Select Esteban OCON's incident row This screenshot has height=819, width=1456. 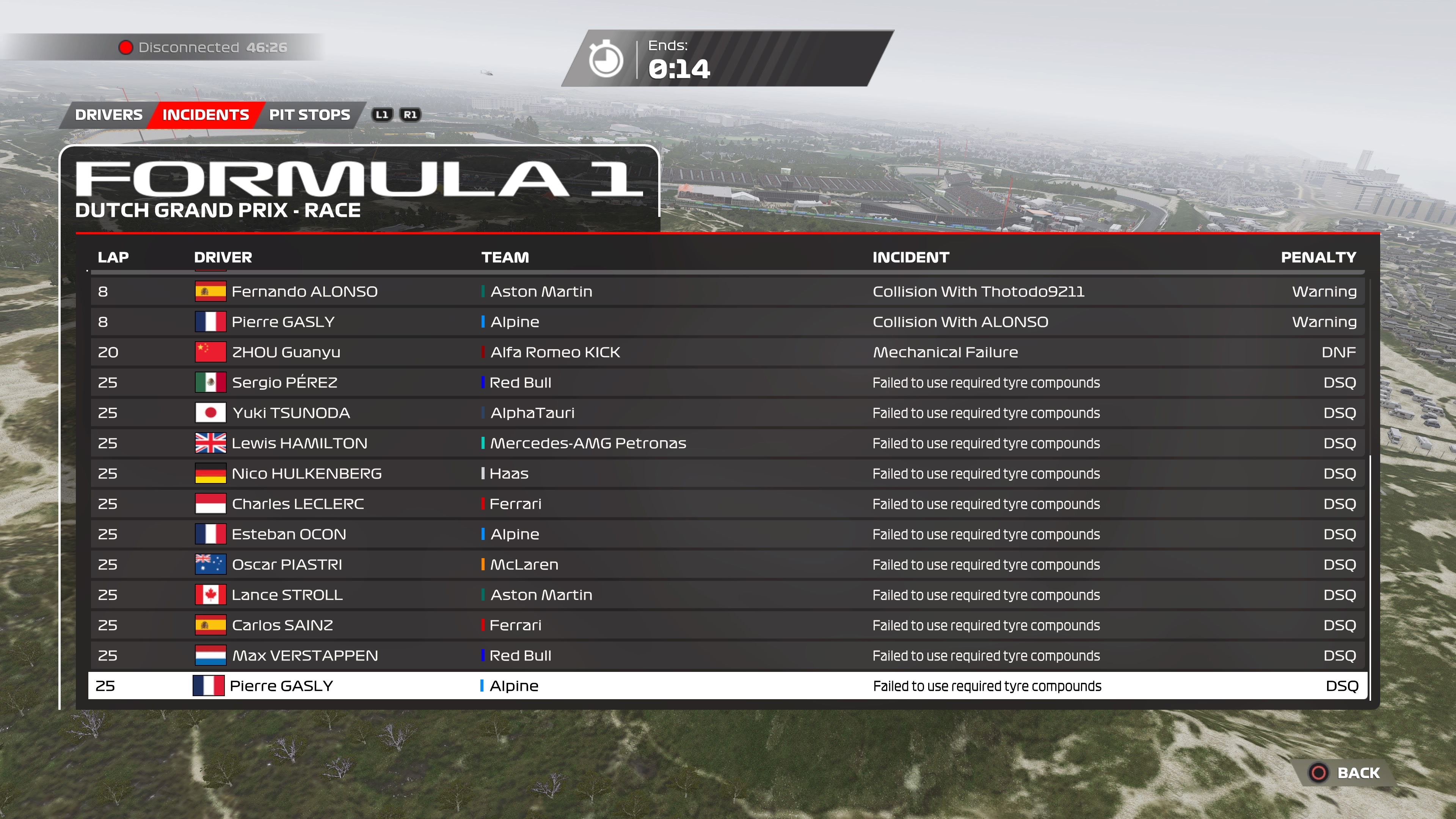[727, 534]
